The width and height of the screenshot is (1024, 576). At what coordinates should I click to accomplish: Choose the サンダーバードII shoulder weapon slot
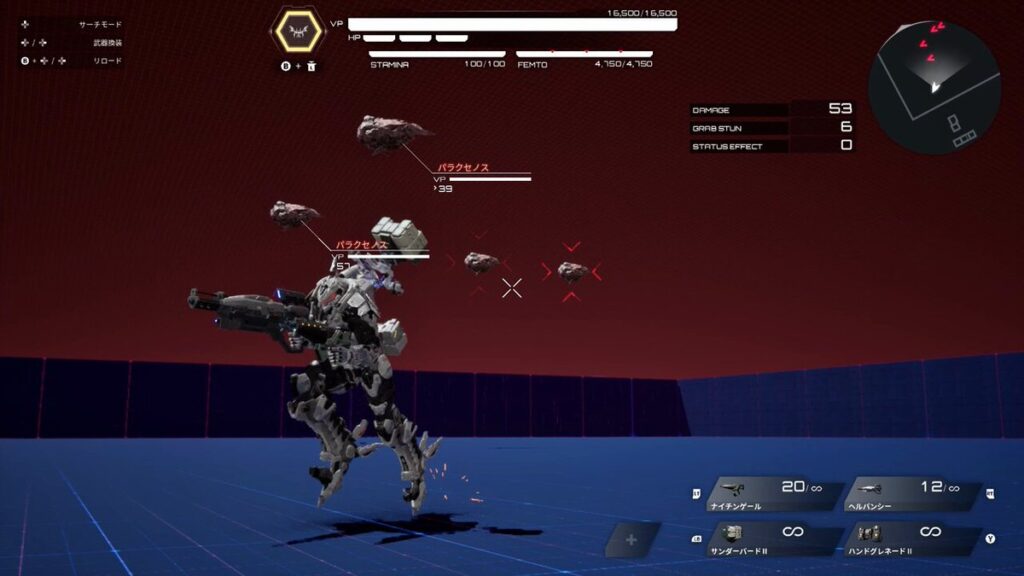coord(772,539)
